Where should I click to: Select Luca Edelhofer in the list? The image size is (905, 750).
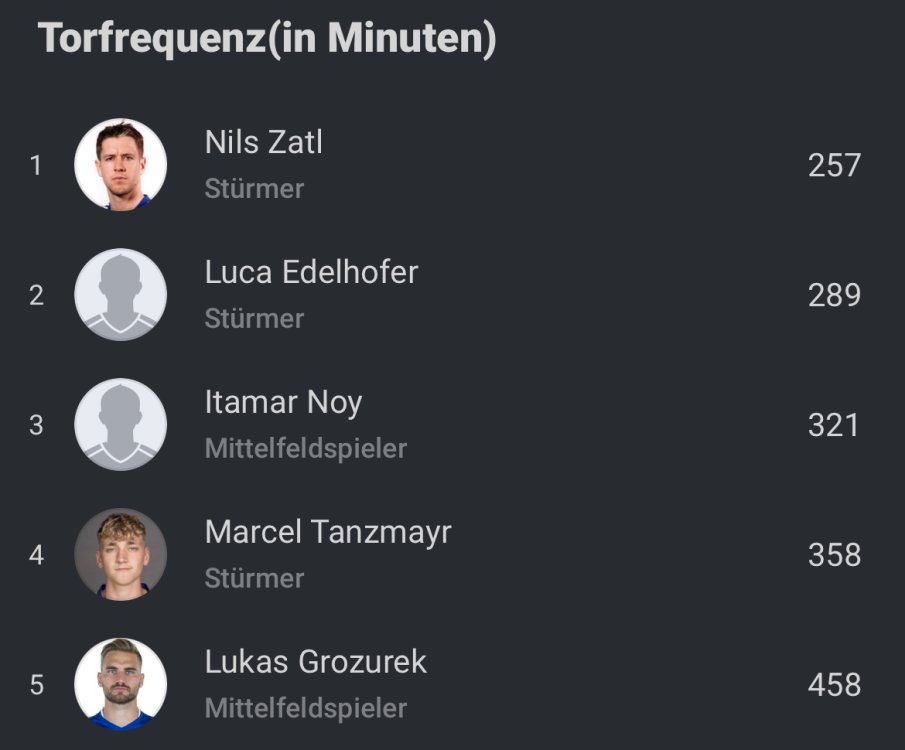click(x=311, y=273)
